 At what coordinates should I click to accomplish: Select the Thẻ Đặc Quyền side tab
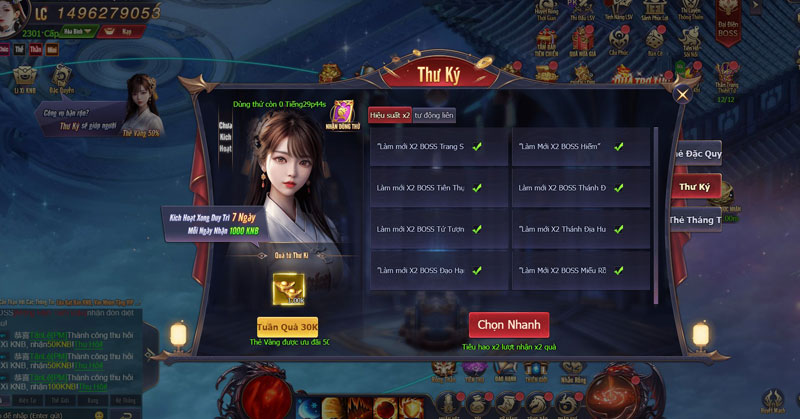[697, 153]
